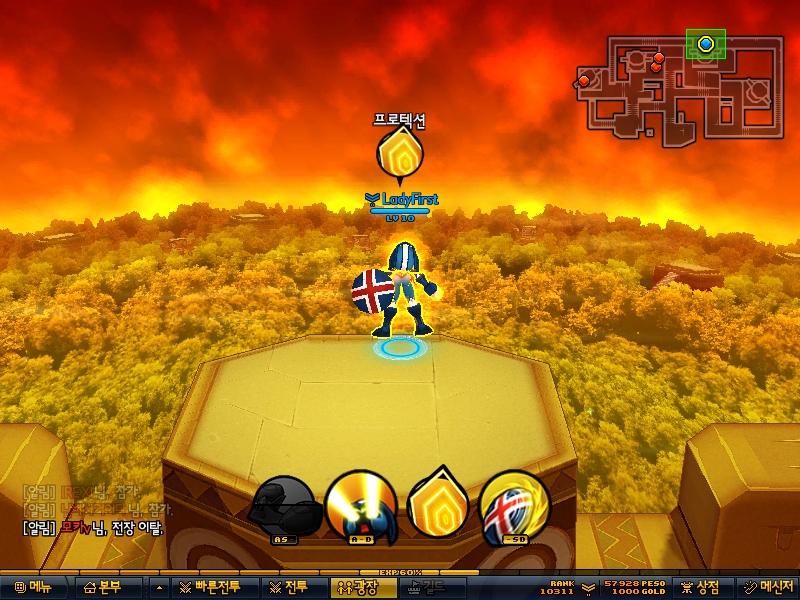Image resolution: width=800 pixels, height=600 pixels.
Task: Activate the dark helmet skill icon
Action: pyautogui.click(x=285, y=507)
